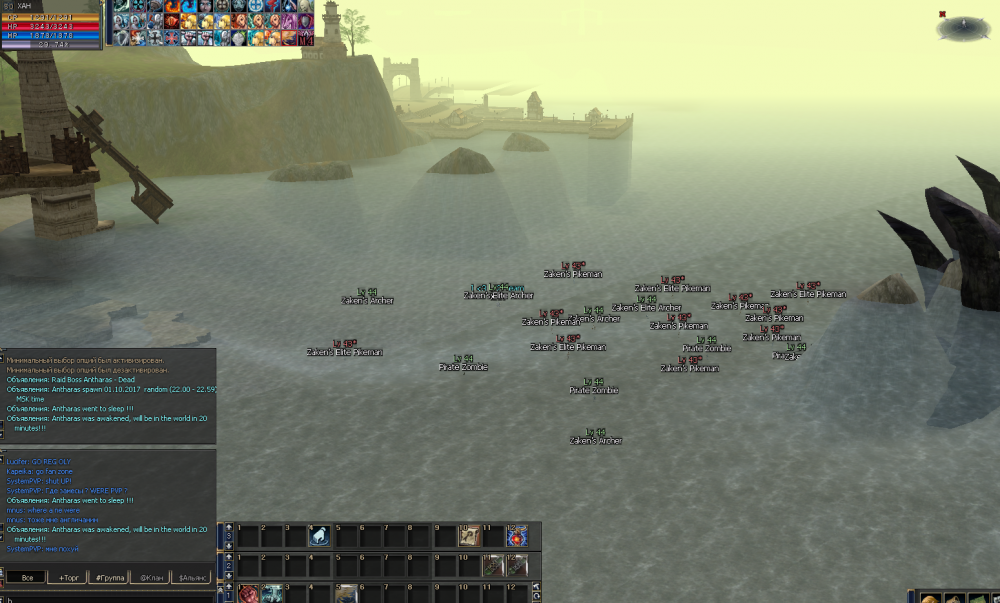Select the "#Группа" party chat tab

(110, 577)
